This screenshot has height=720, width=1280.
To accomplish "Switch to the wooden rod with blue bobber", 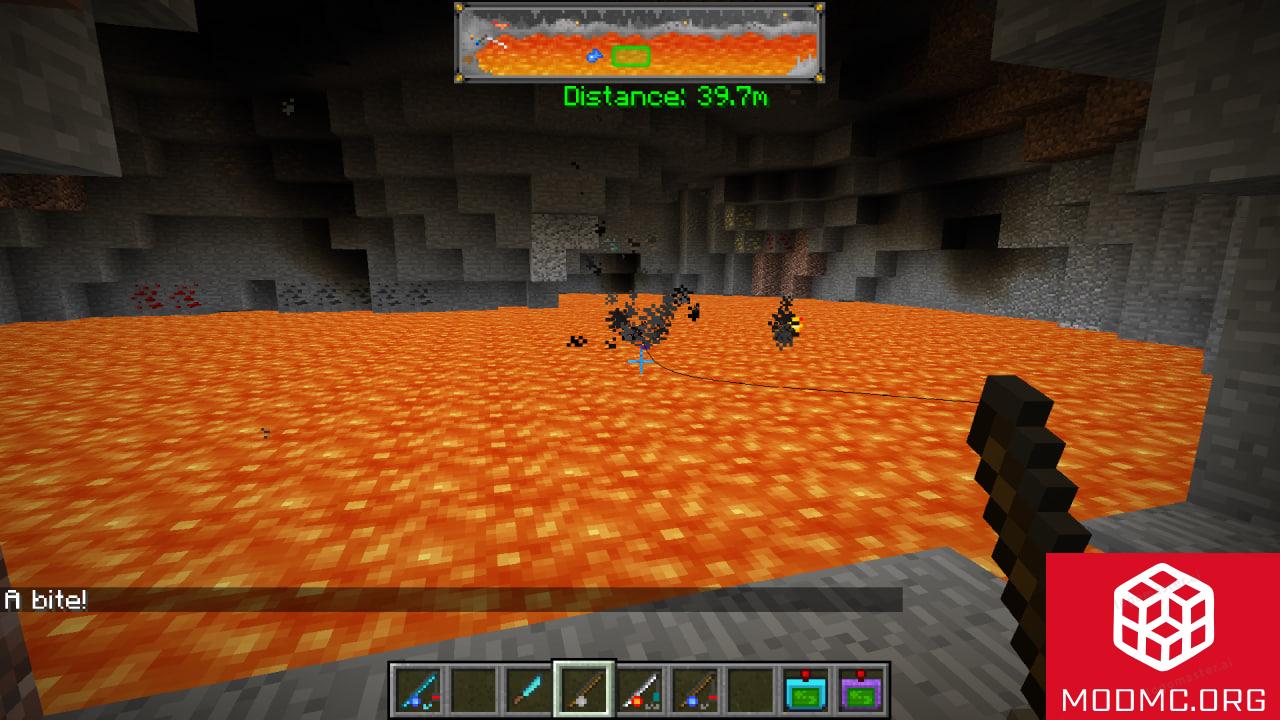I will click(693, 688).
